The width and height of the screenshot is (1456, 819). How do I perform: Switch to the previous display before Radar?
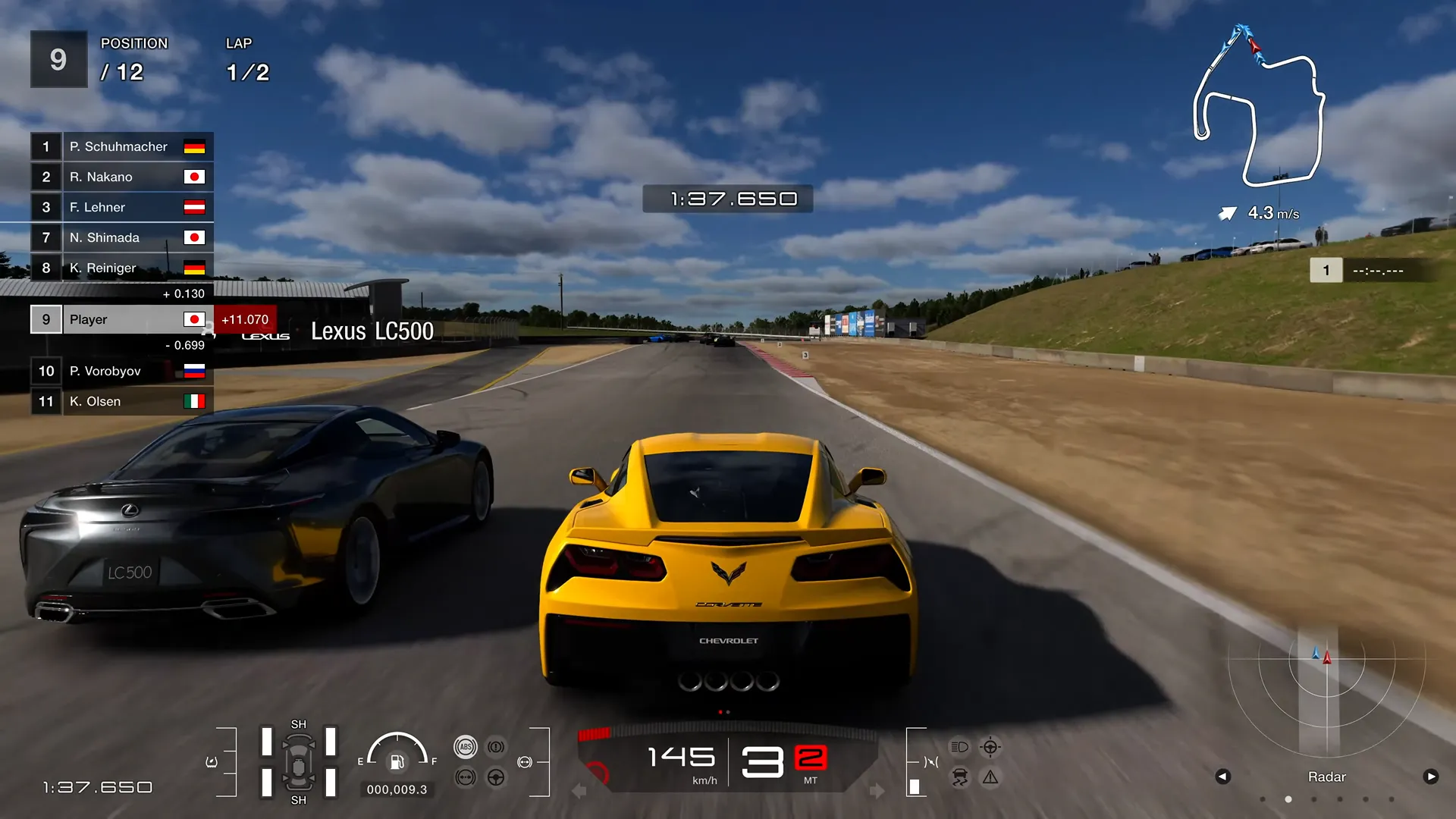[x=1222, y=777]
